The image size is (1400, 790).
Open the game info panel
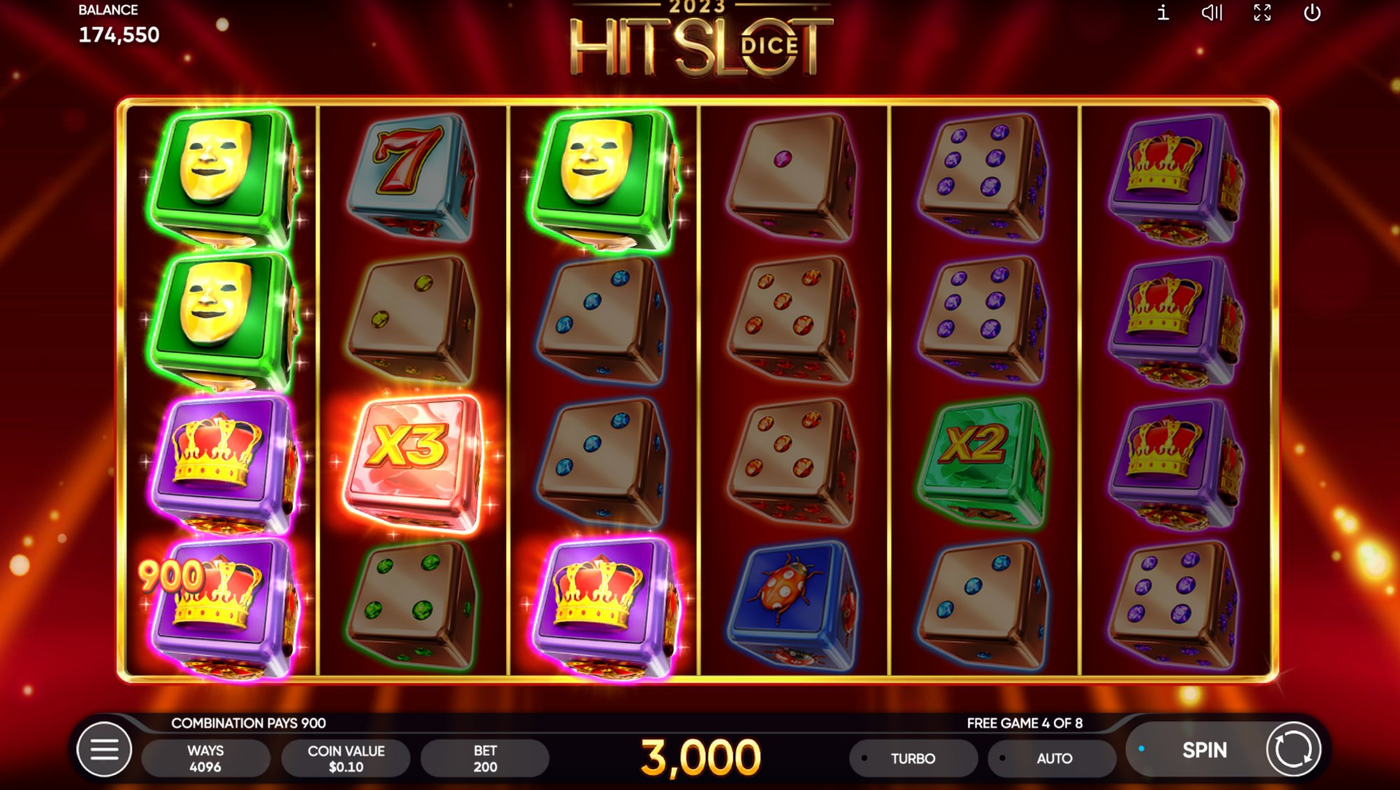click(1162, 13)
